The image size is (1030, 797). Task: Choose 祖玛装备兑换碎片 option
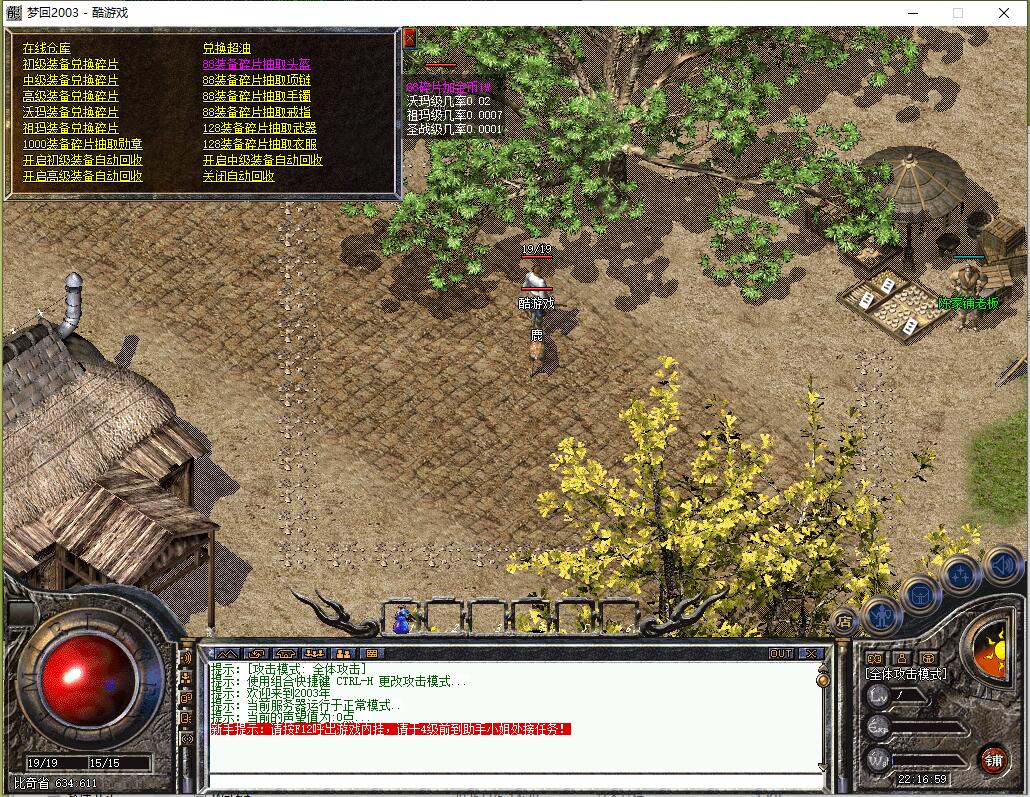[x=70, y=128]
